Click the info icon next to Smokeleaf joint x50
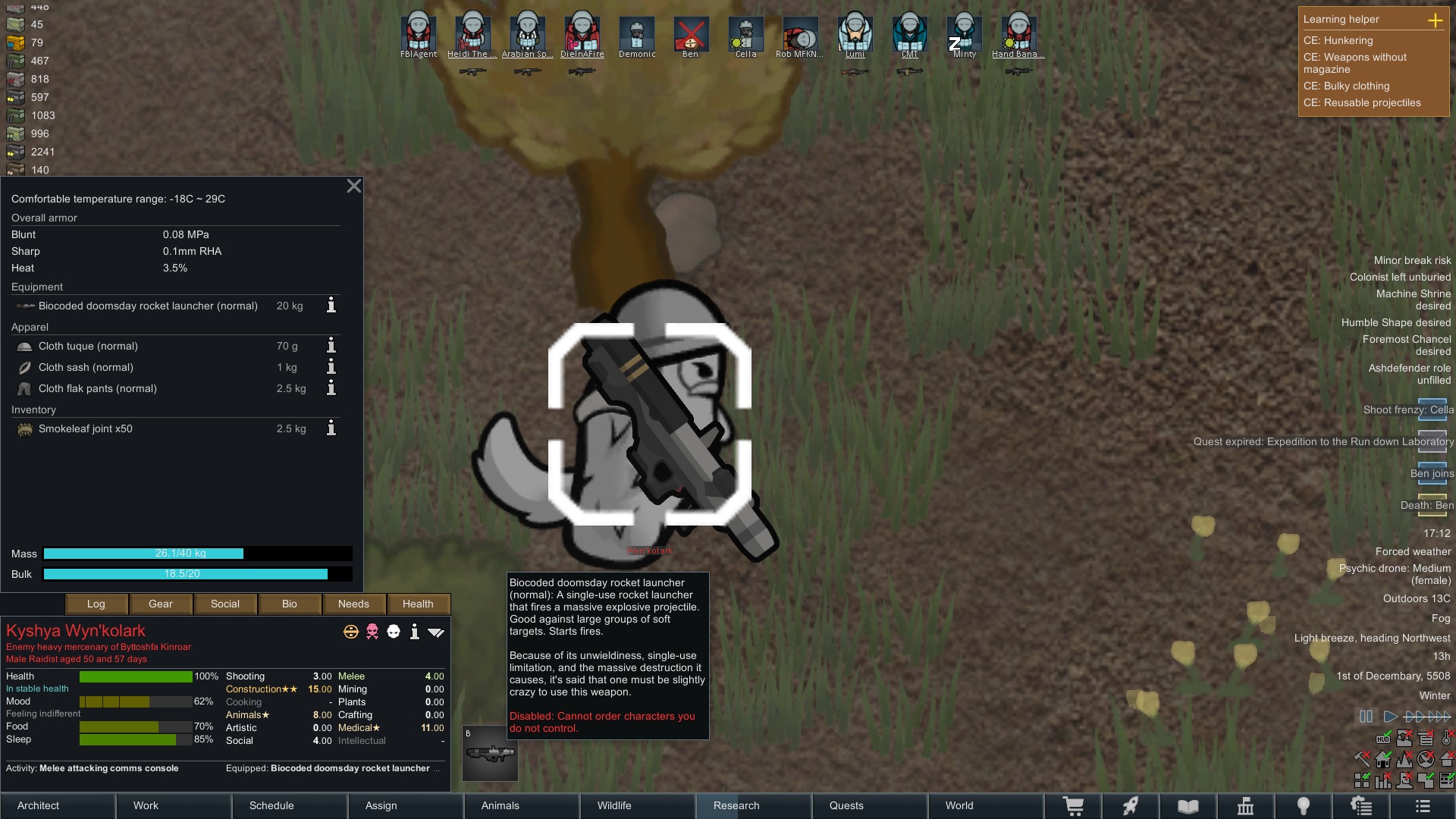The width and height of the screenshot is (1456, 819). pos(330,428)
